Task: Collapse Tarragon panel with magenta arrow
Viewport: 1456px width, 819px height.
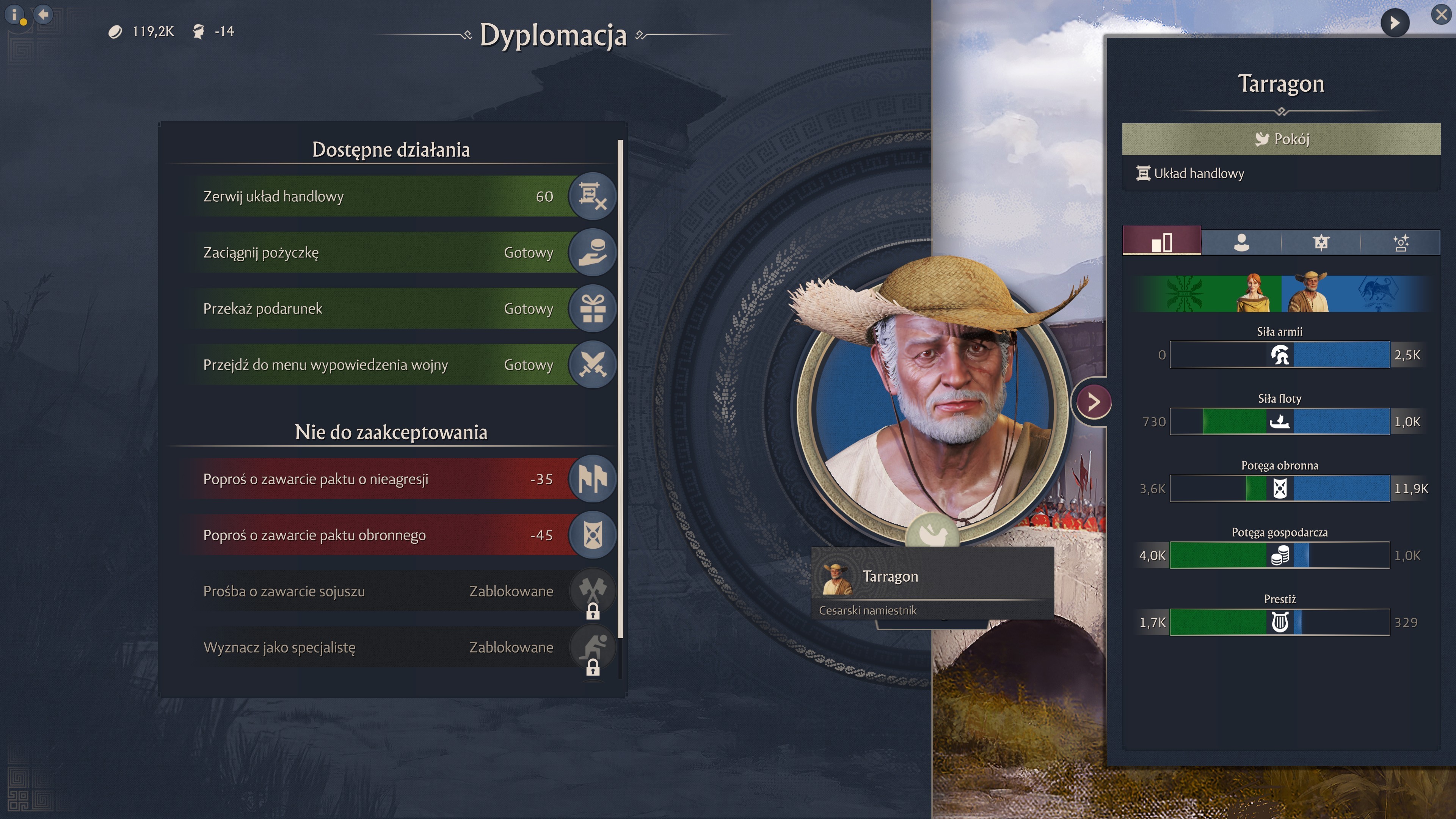Action: [x=1094, y=402]
